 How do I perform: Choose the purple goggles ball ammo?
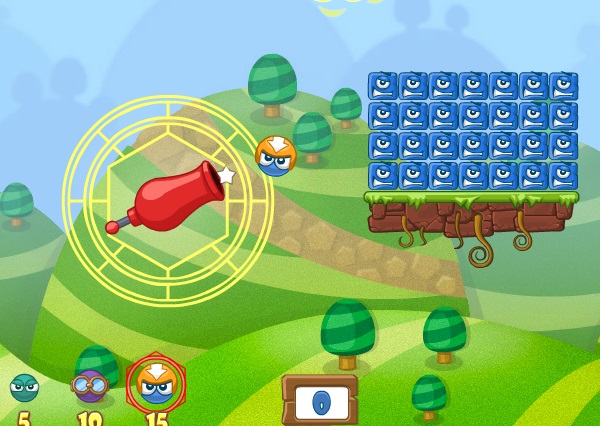pyautogui.click(x=89, y=386)
